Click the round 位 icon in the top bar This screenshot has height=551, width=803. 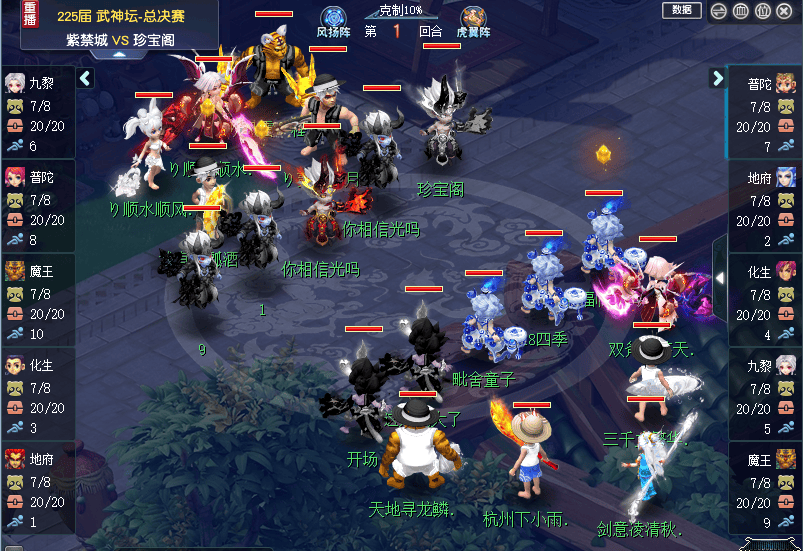pos(764,11)
